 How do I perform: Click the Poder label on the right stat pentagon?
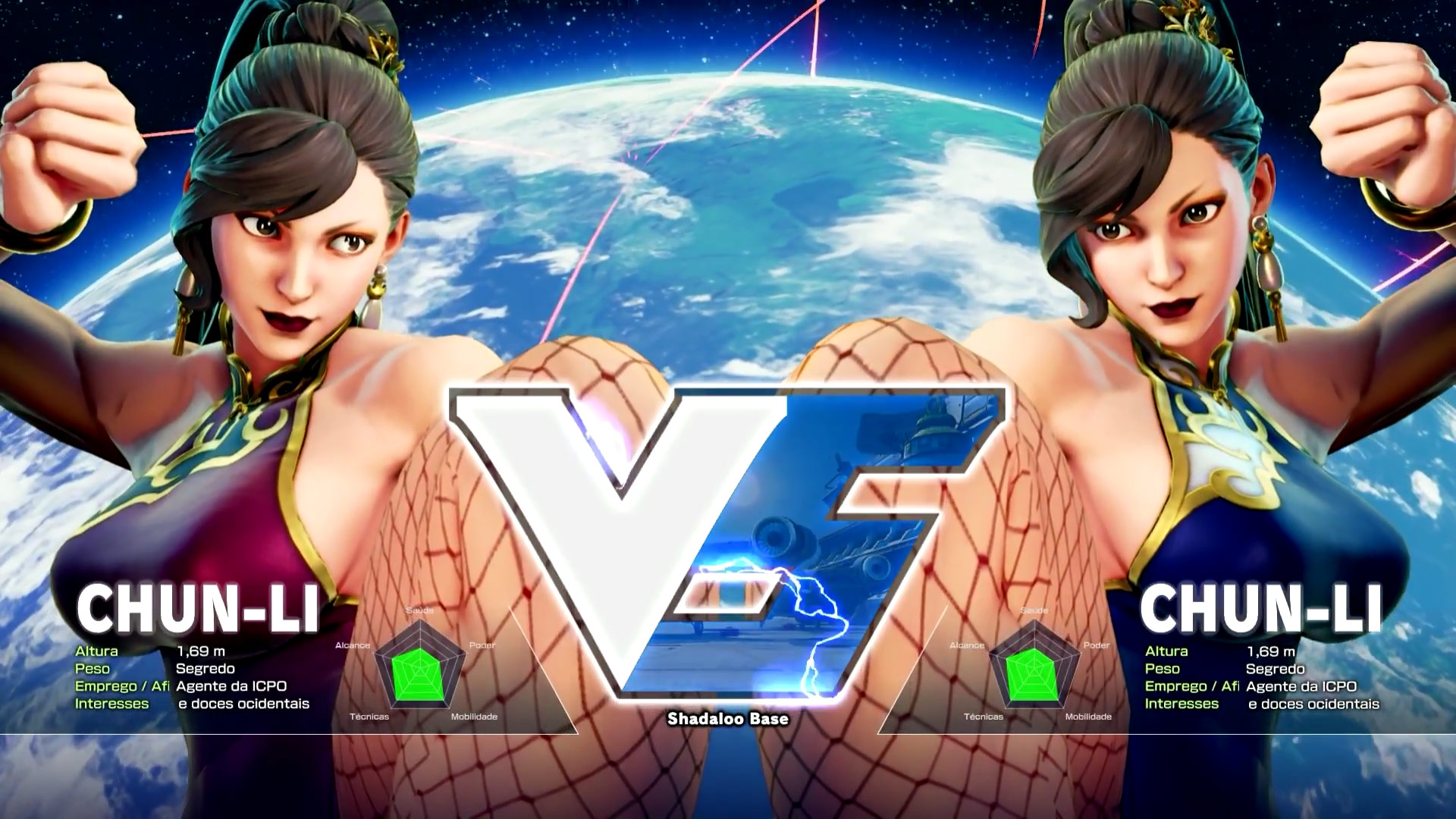1097,647
